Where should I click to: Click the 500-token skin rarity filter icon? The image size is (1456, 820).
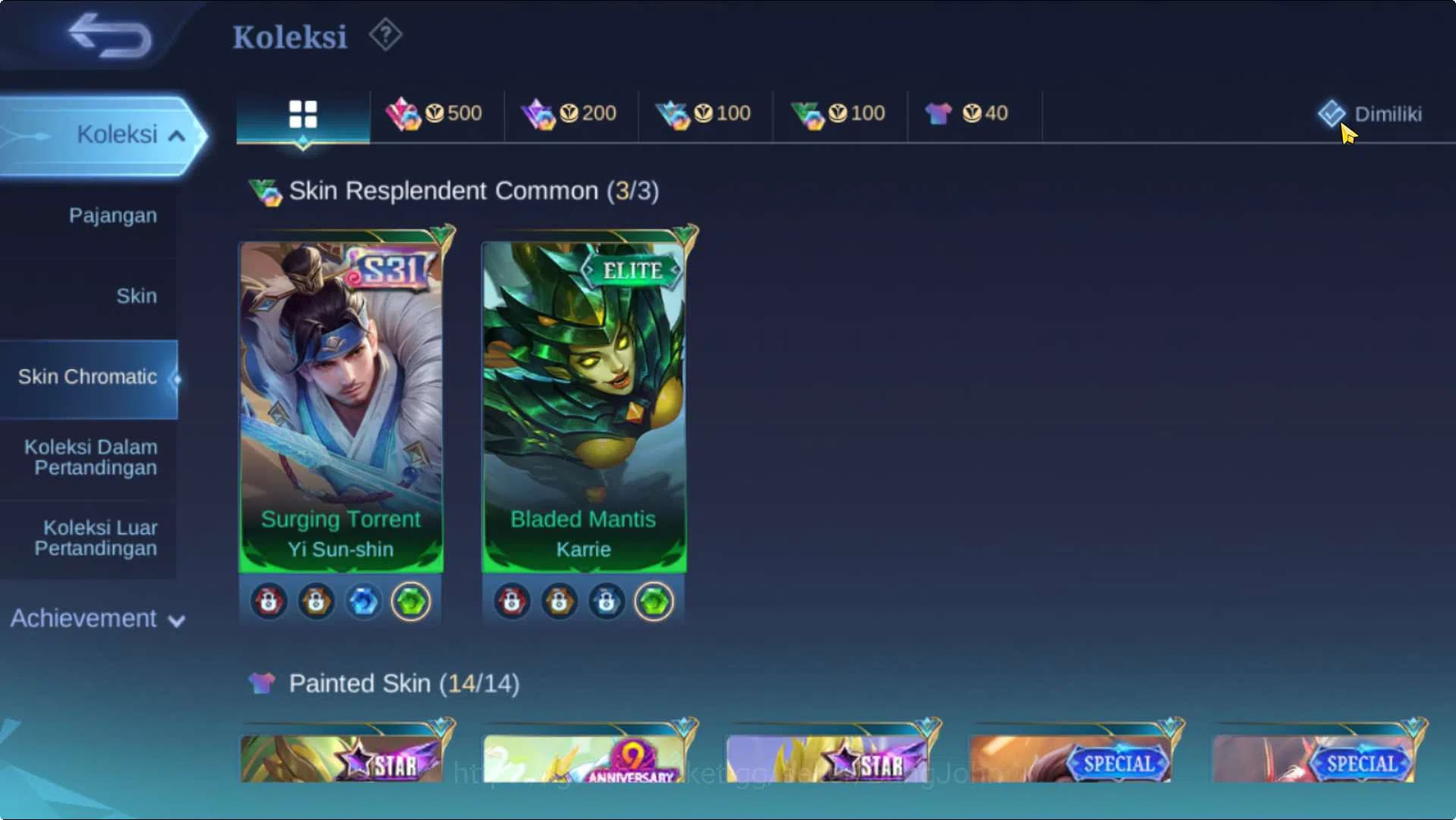pyautogui.click(x=403, y=114)
